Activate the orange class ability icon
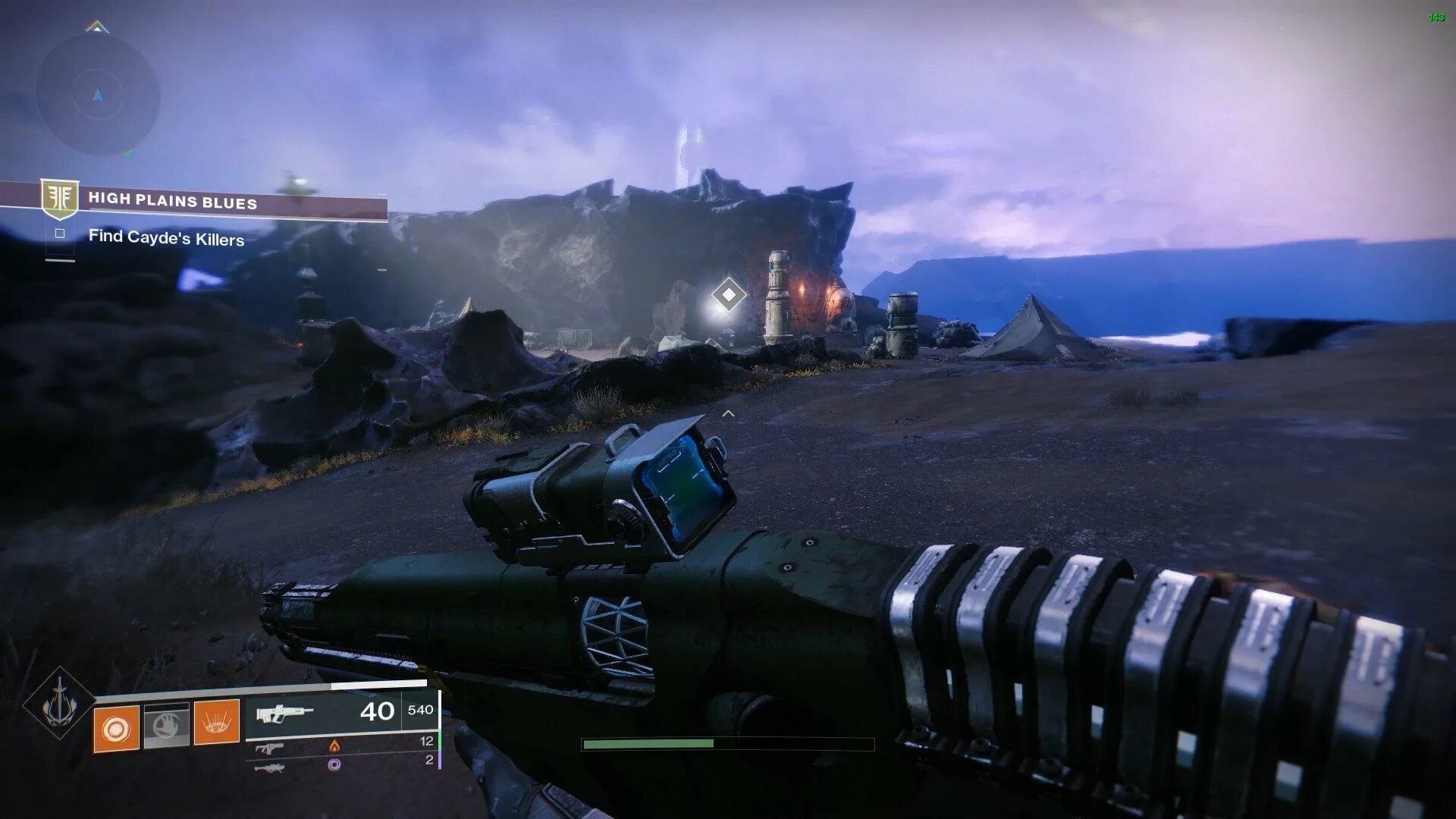Screen dimensions: 1456x819 (x=217, y=722)
